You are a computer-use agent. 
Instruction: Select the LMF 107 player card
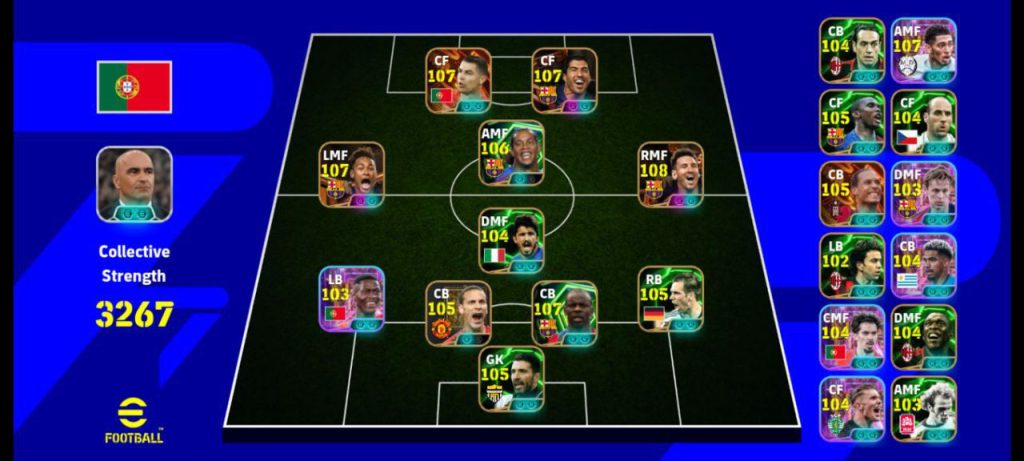[351, 174]
